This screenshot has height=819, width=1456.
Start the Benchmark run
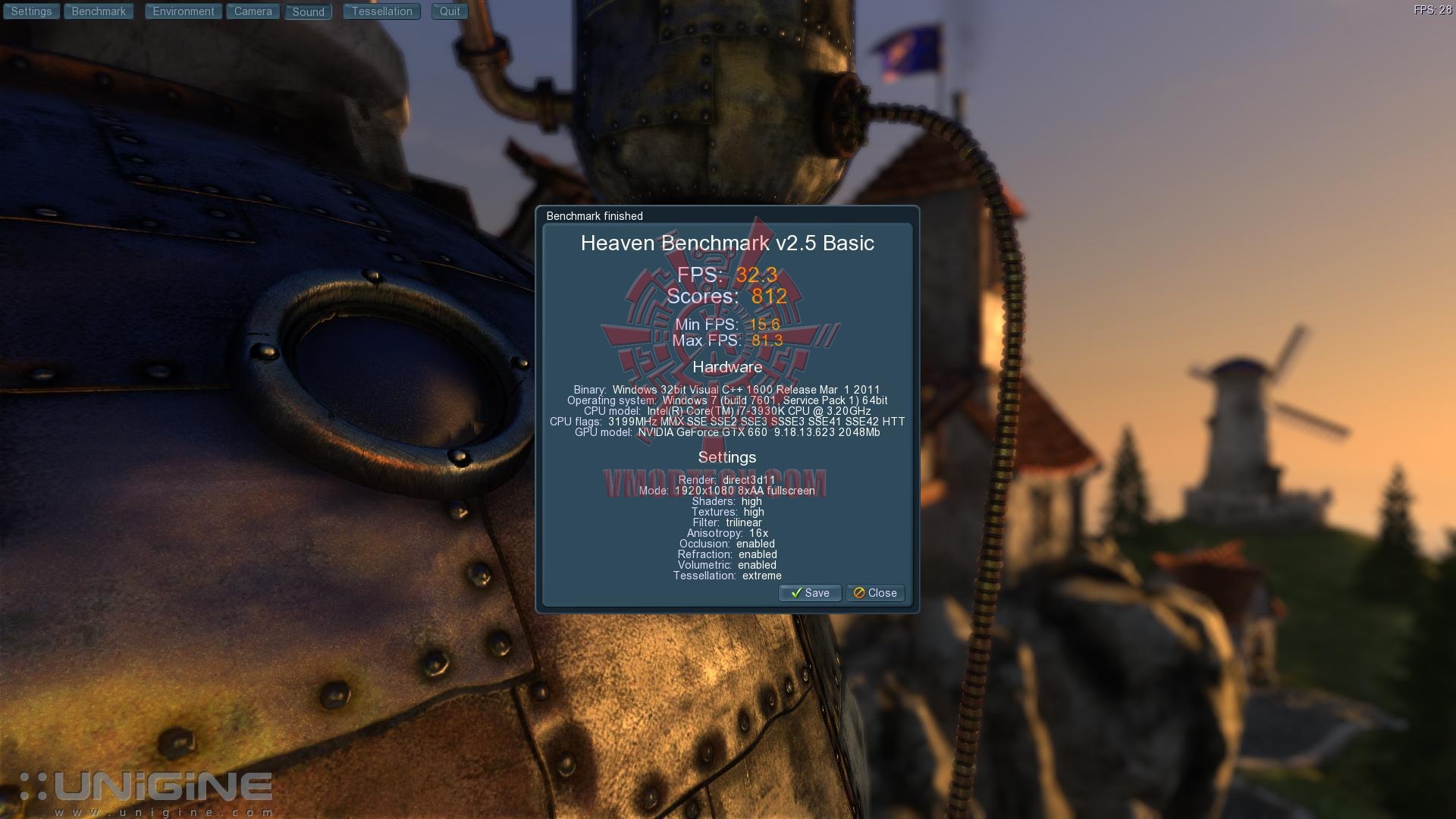[x=99, y=11]
